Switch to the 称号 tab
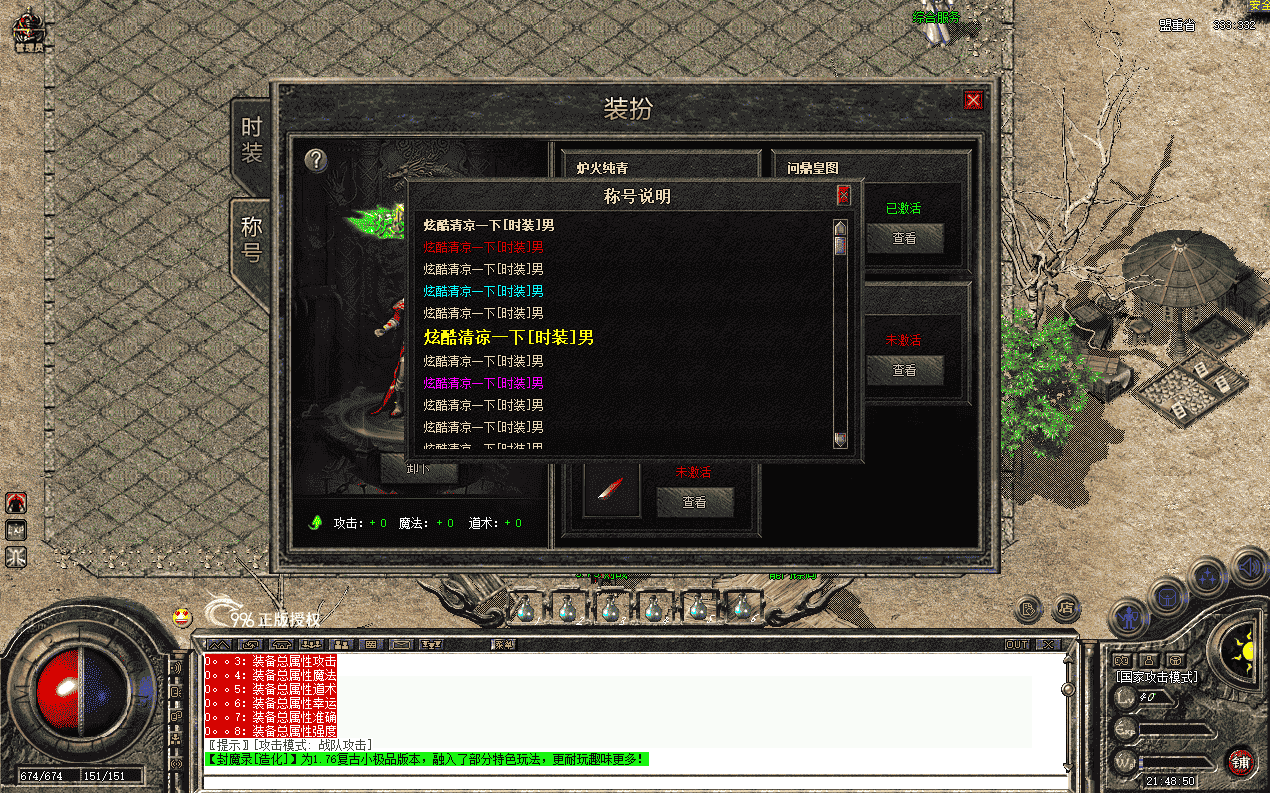Screen dimensions: 1270x793 pos(251,240)
